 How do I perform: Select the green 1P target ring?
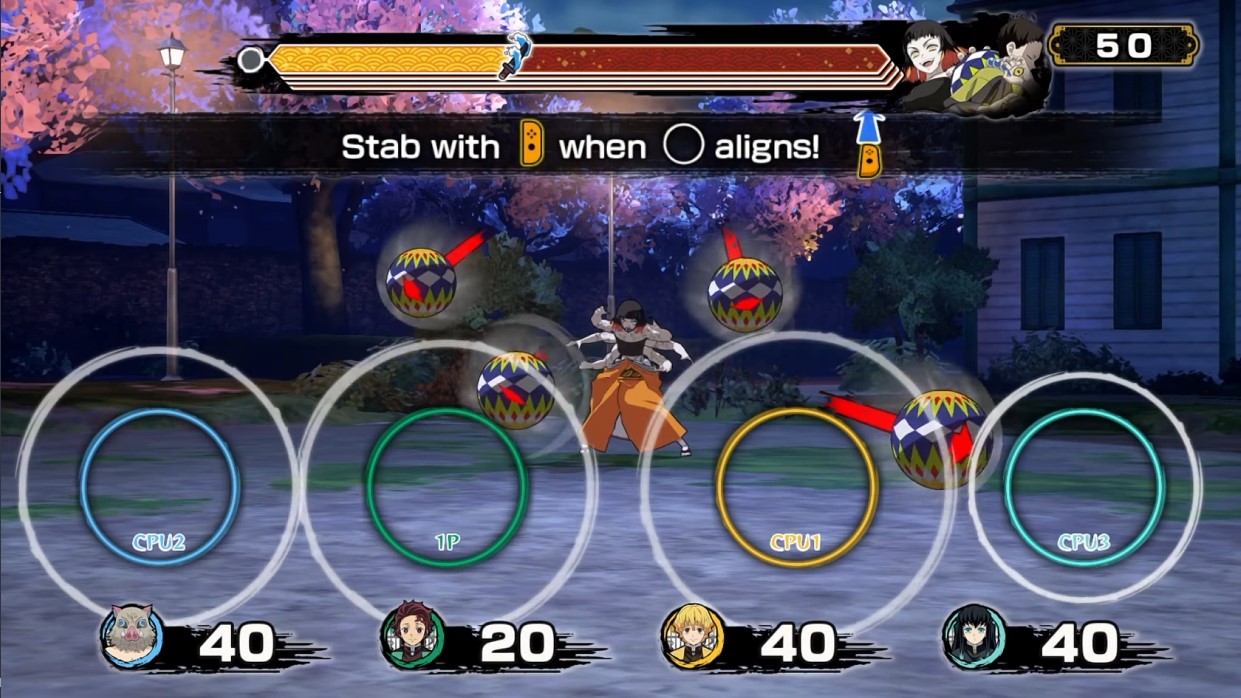pos(447,487)
